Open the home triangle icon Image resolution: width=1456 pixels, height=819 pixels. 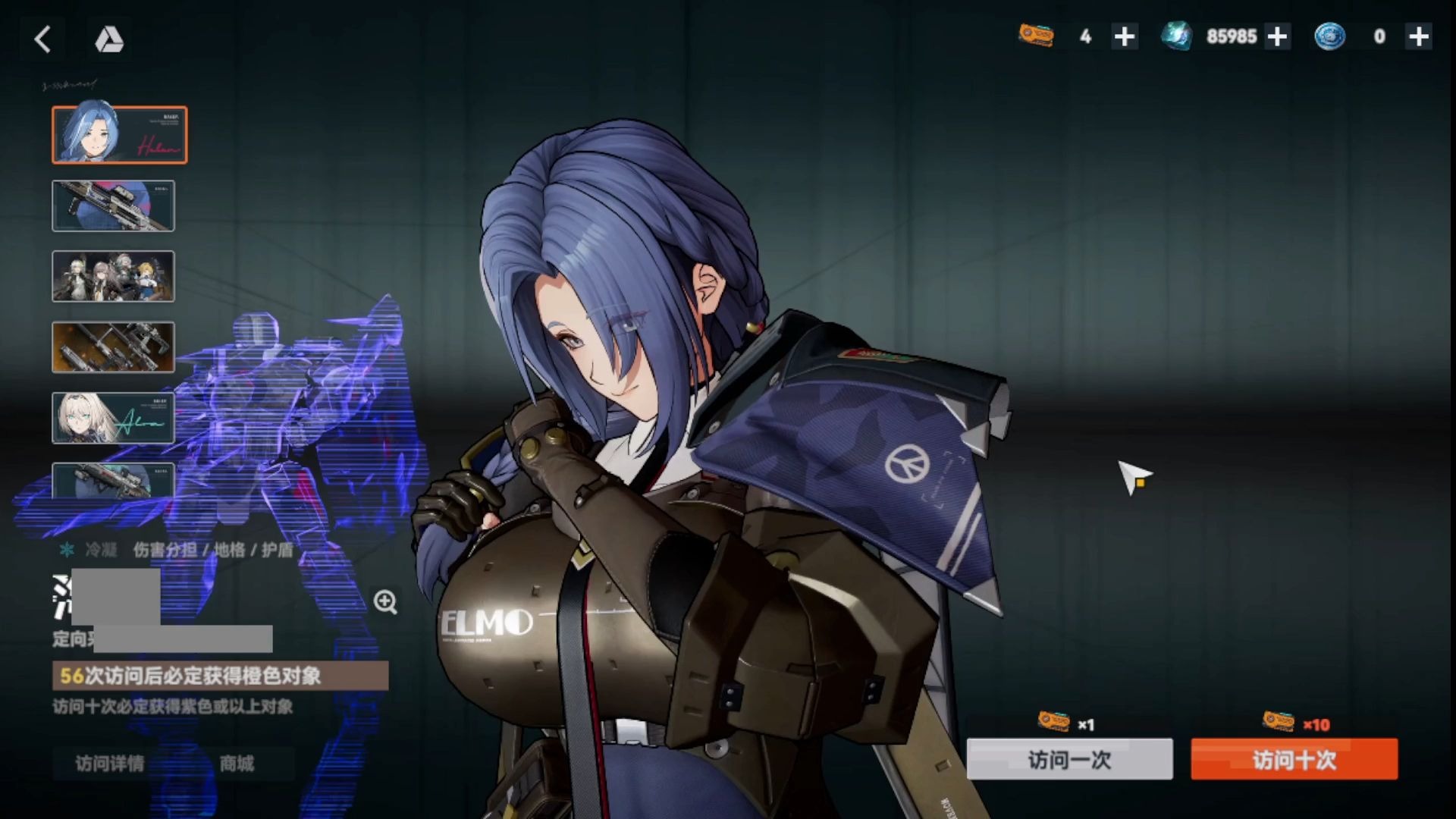click(109, 39)
